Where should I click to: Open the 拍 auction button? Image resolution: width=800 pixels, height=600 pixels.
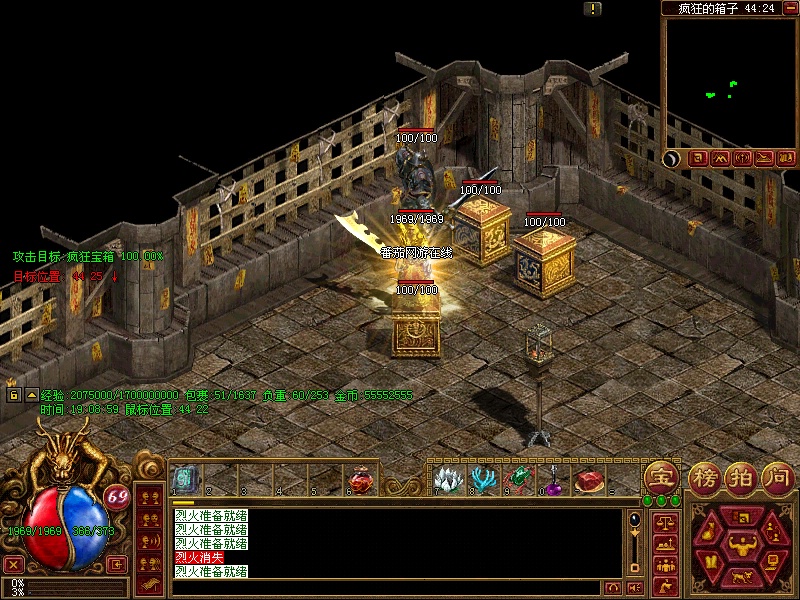tap(741, 477)
